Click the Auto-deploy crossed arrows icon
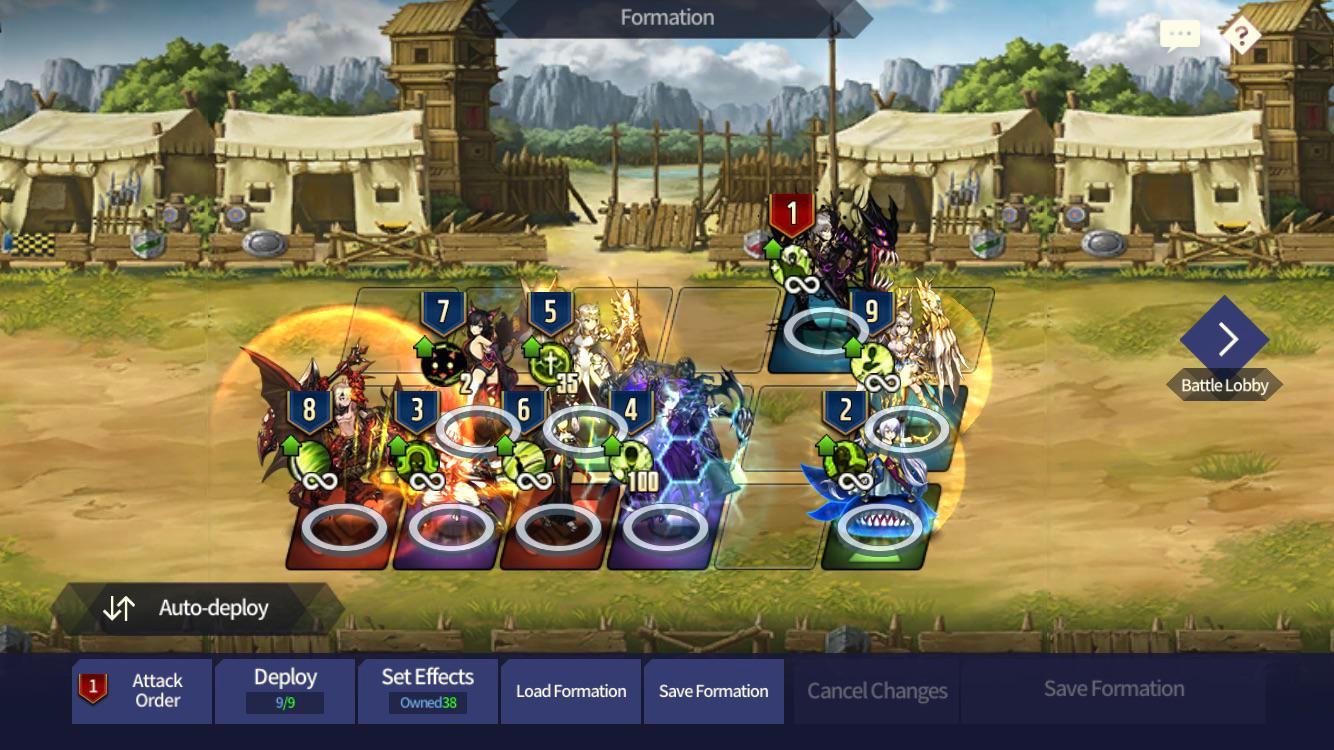This screenshot has width=1334, height=750. click(x=119, y=607)
